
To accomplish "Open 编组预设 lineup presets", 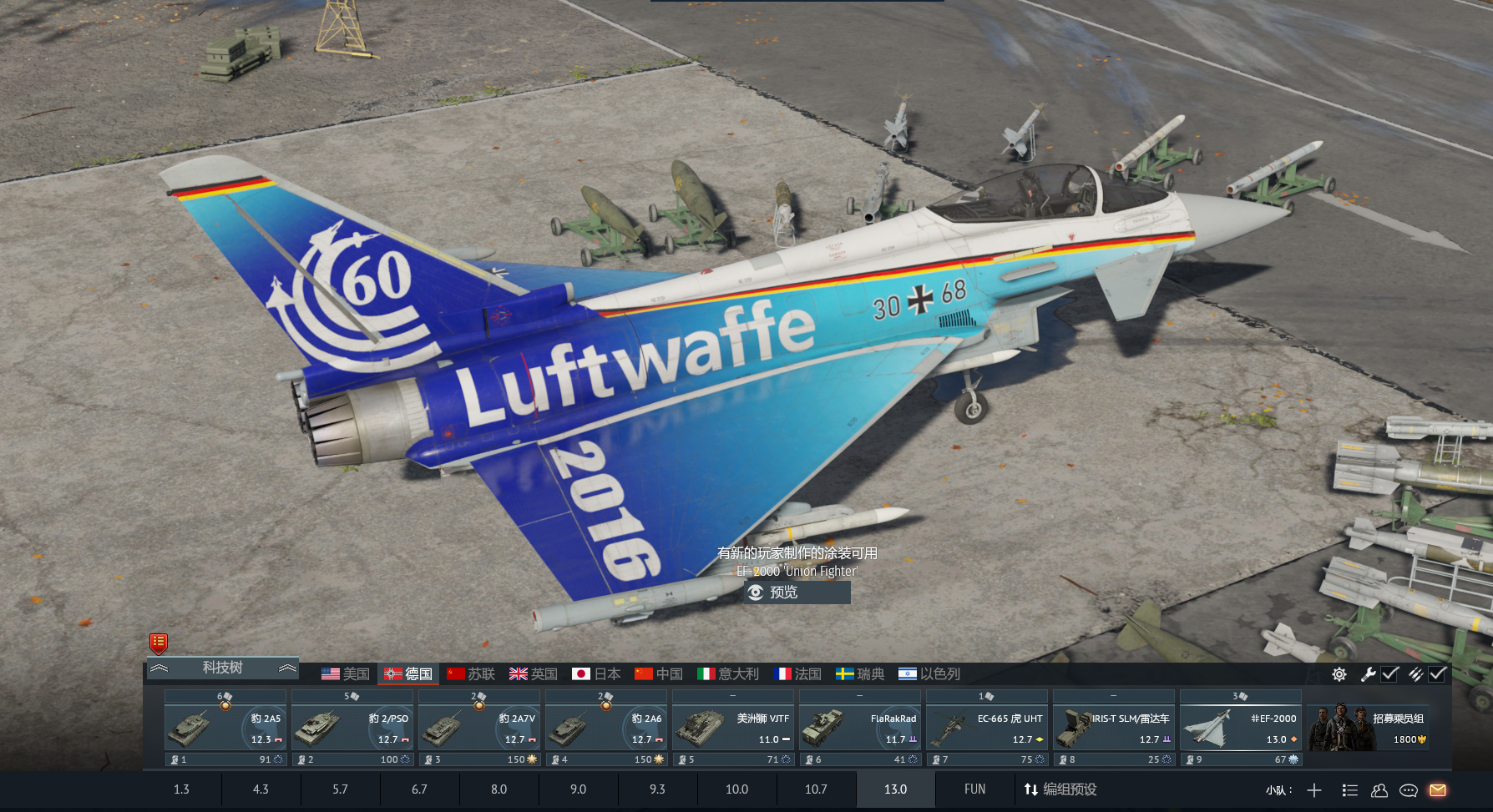I will 1060,789.
